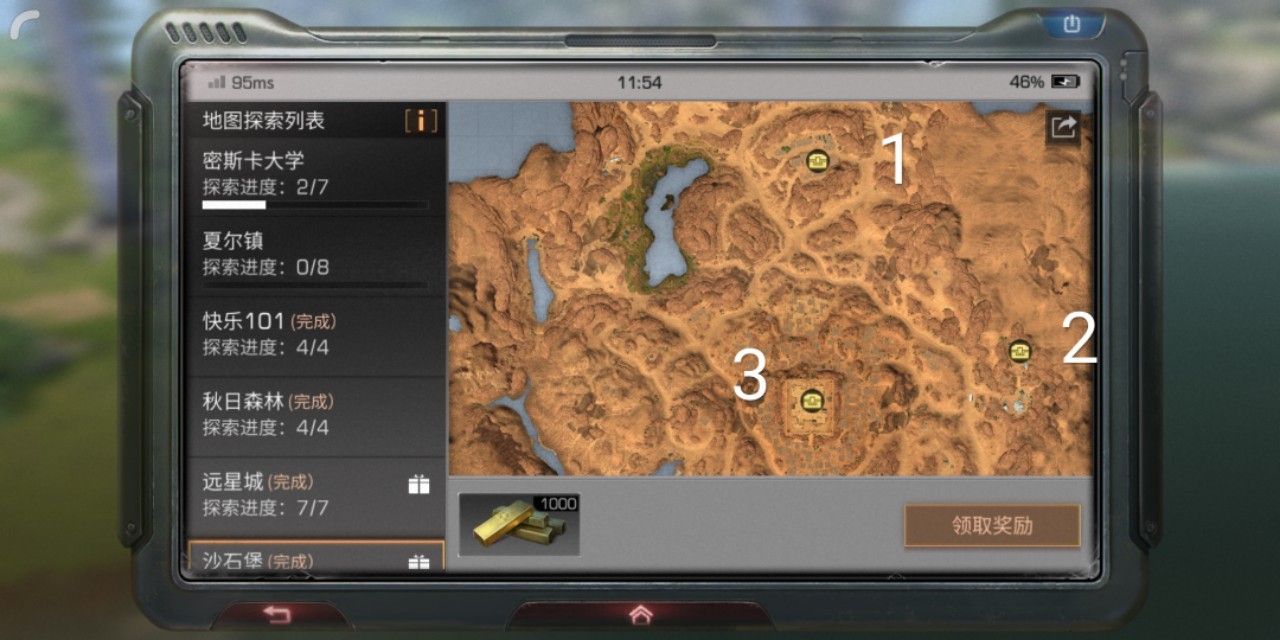Tap treasure chest marker number 1
The width and height of the screenshot is (1280, 640).
tap(818, 160)
